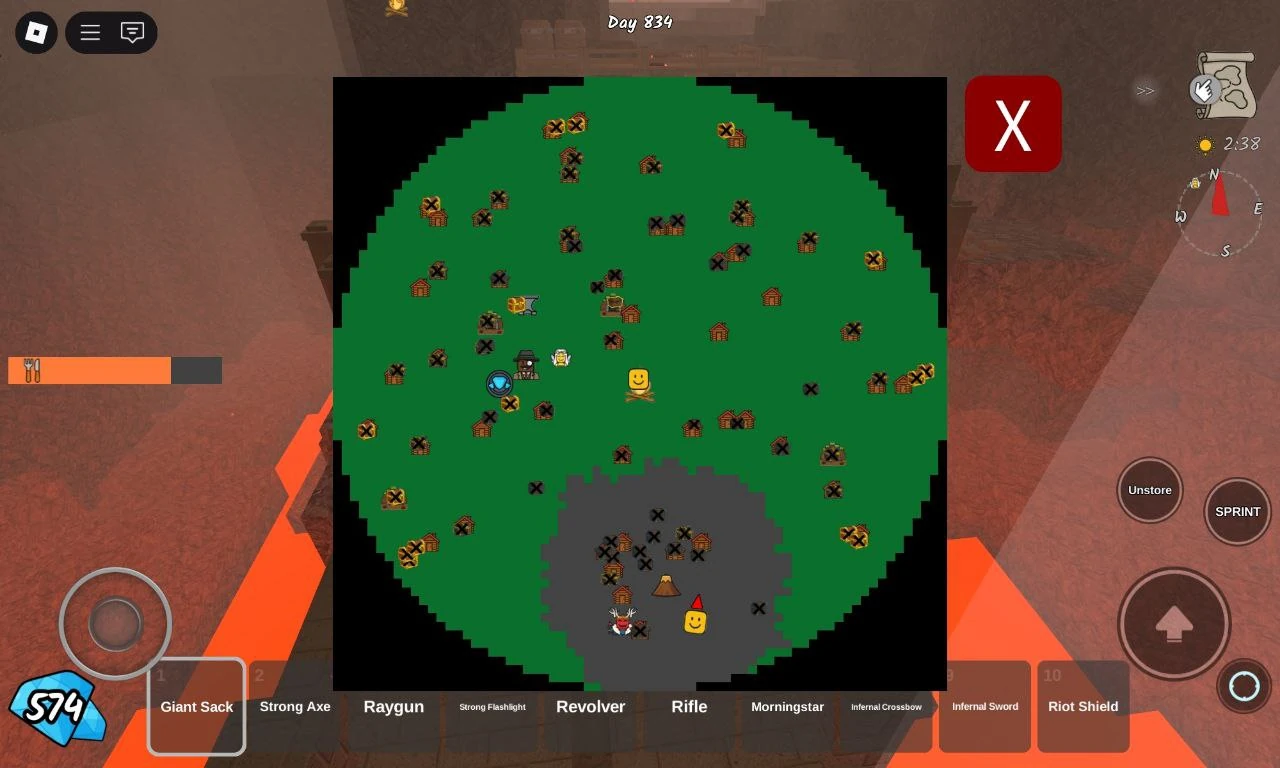This screenshot has height=768, width=1280.
Task: Equip the Riot Shield from slot 10
Action: click(x=1083, y=706)
